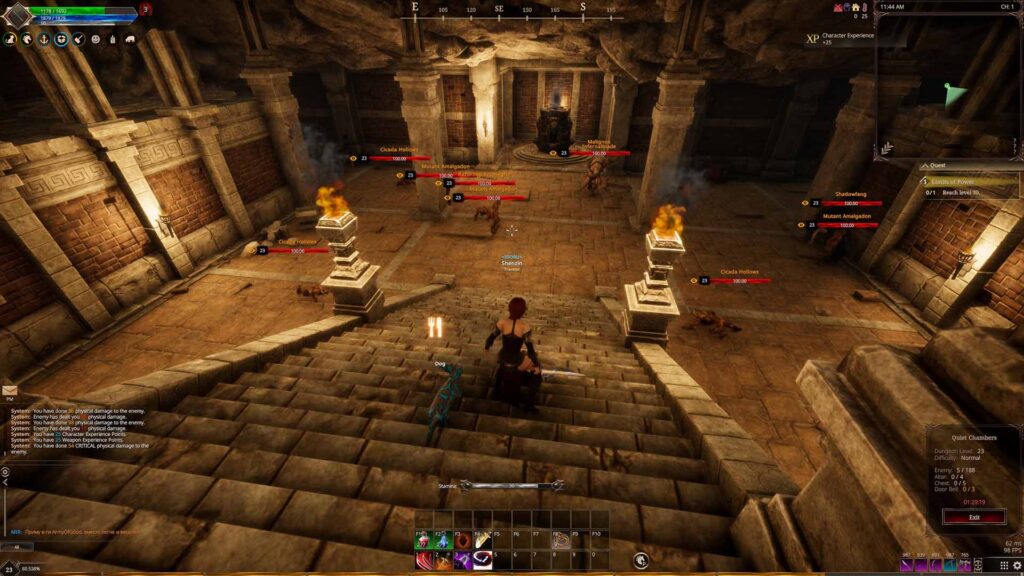Activate the F3 fiery ring item

(x=462, y=541)
